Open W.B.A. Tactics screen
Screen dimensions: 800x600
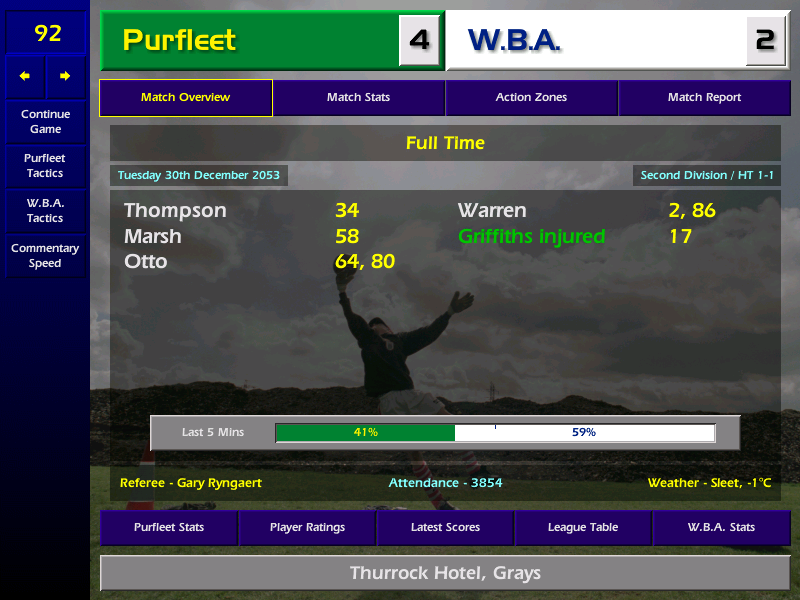(45, 210)
